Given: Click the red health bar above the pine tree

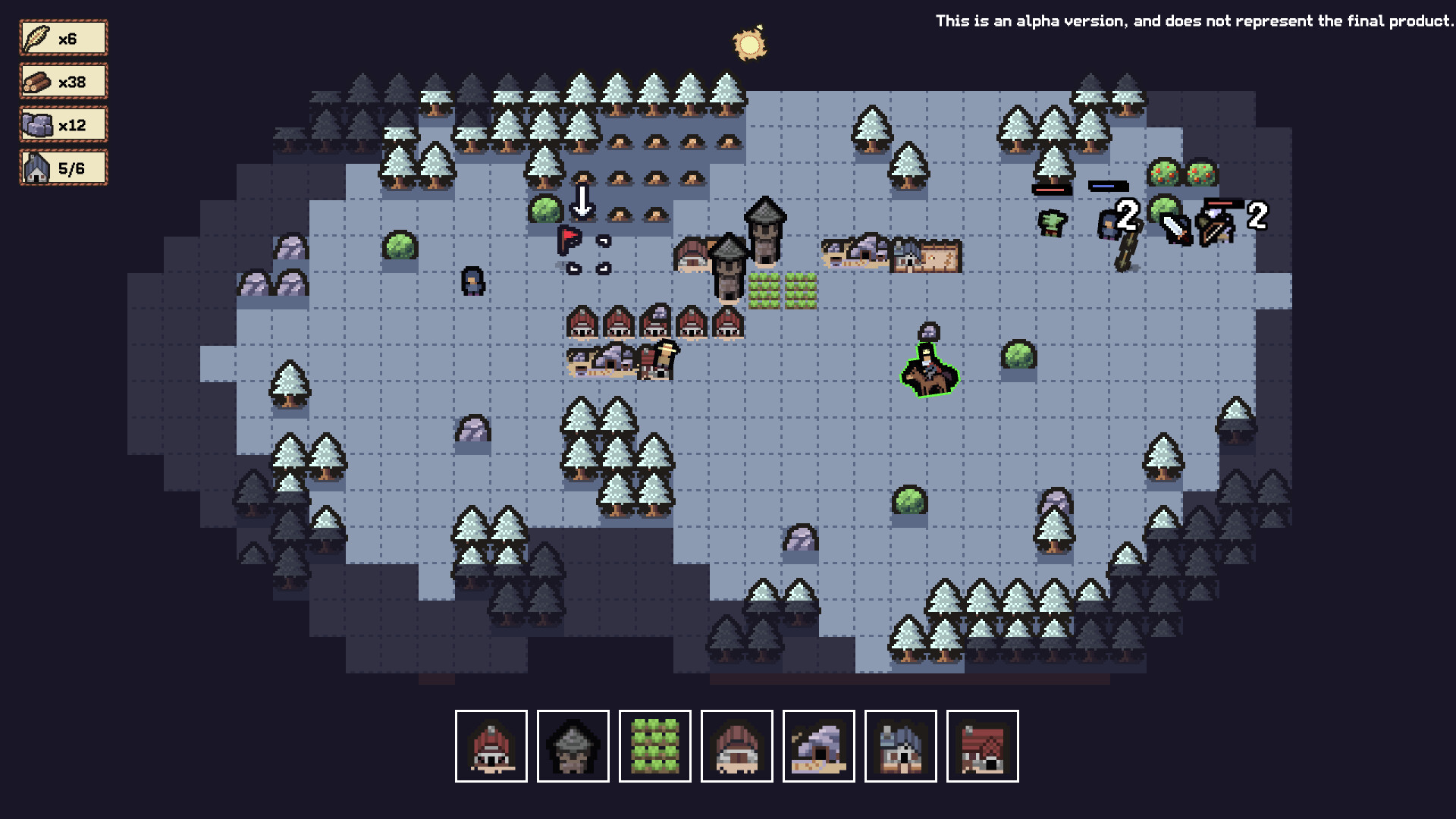Looking at the screenshot, I should point(1050,189).
